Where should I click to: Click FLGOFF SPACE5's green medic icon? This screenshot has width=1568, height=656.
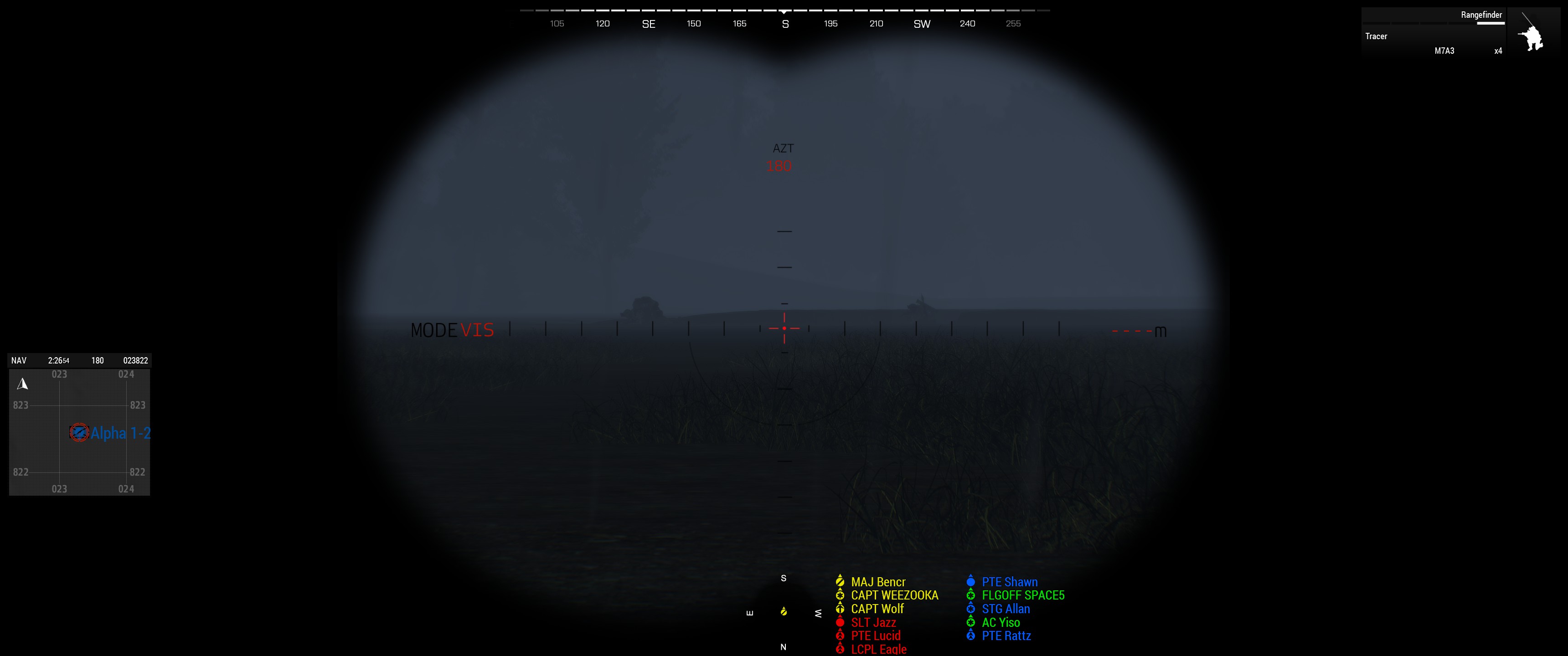[970, 595]
